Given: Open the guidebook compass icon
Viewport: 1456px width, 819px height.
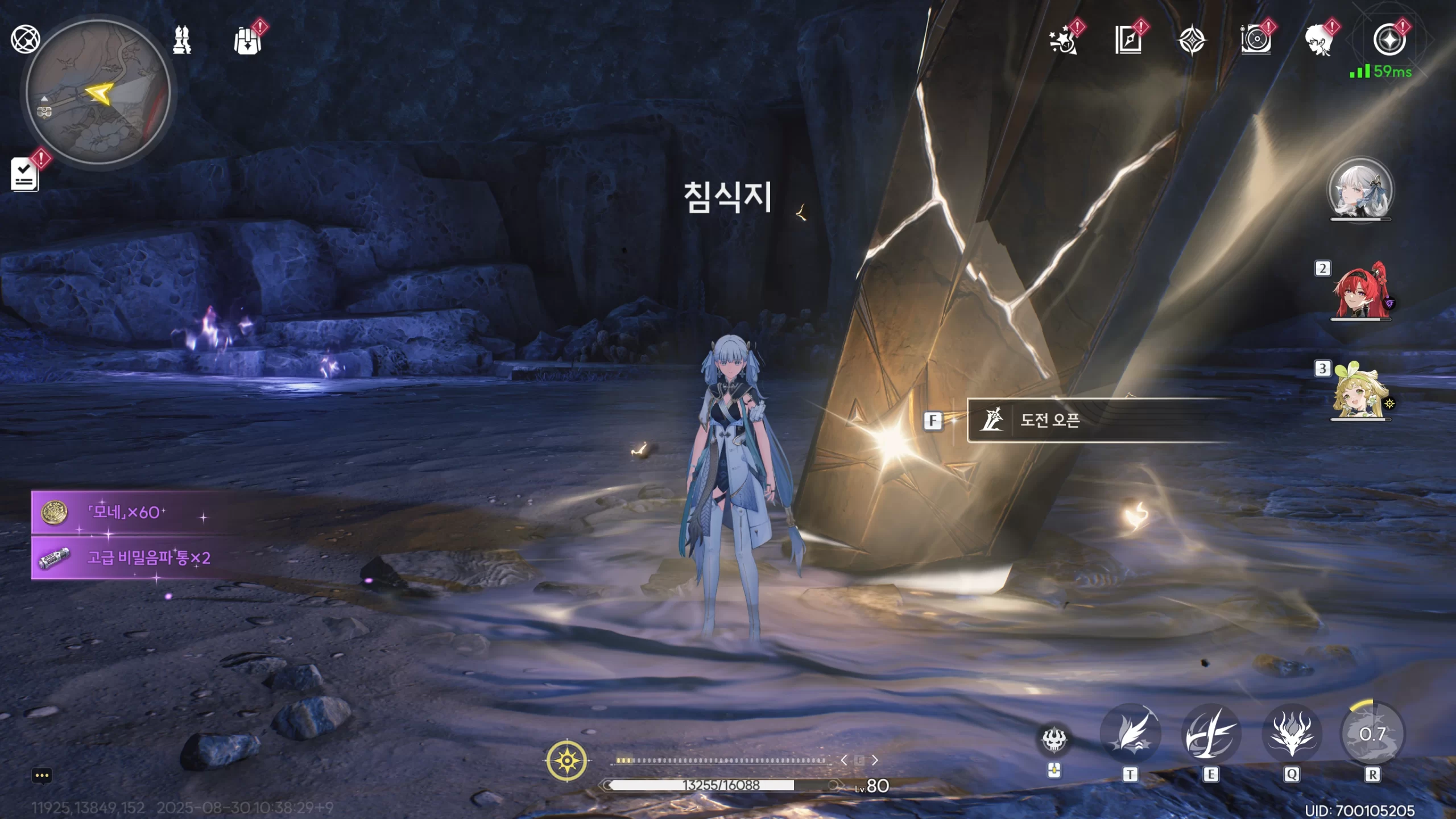Looking at the screenshot, I should pyautogui.click(x=1128, y=40).
